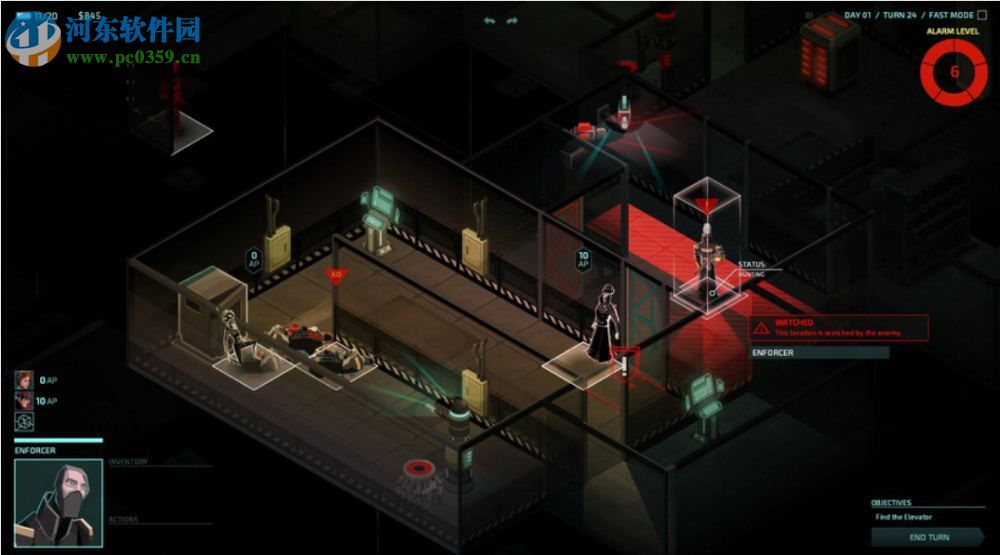Rotate the camera with the left arrow
This screenshot has width=1000, height=555.
click(489, 20)
